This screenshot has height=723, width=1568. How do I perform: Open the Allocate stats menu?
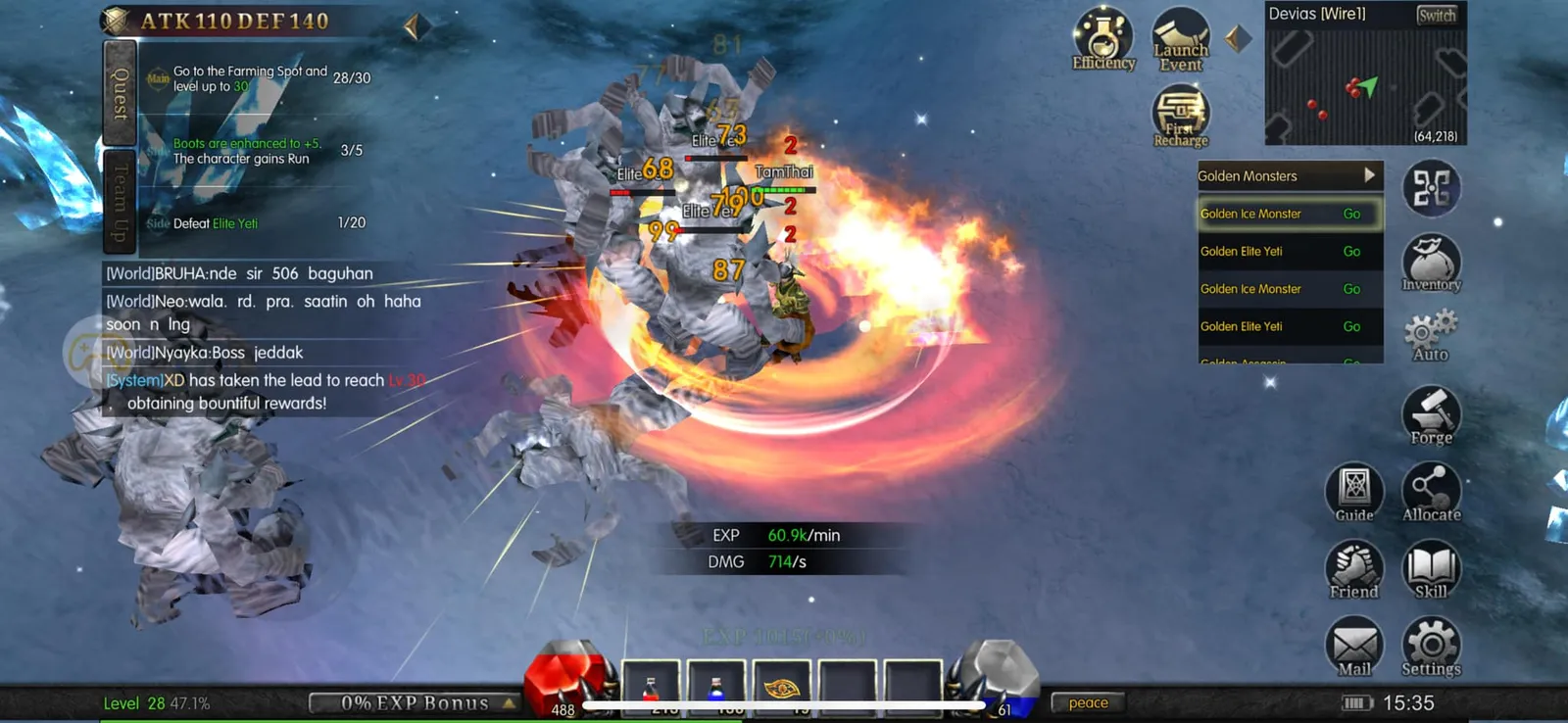tap(1431, 492)
